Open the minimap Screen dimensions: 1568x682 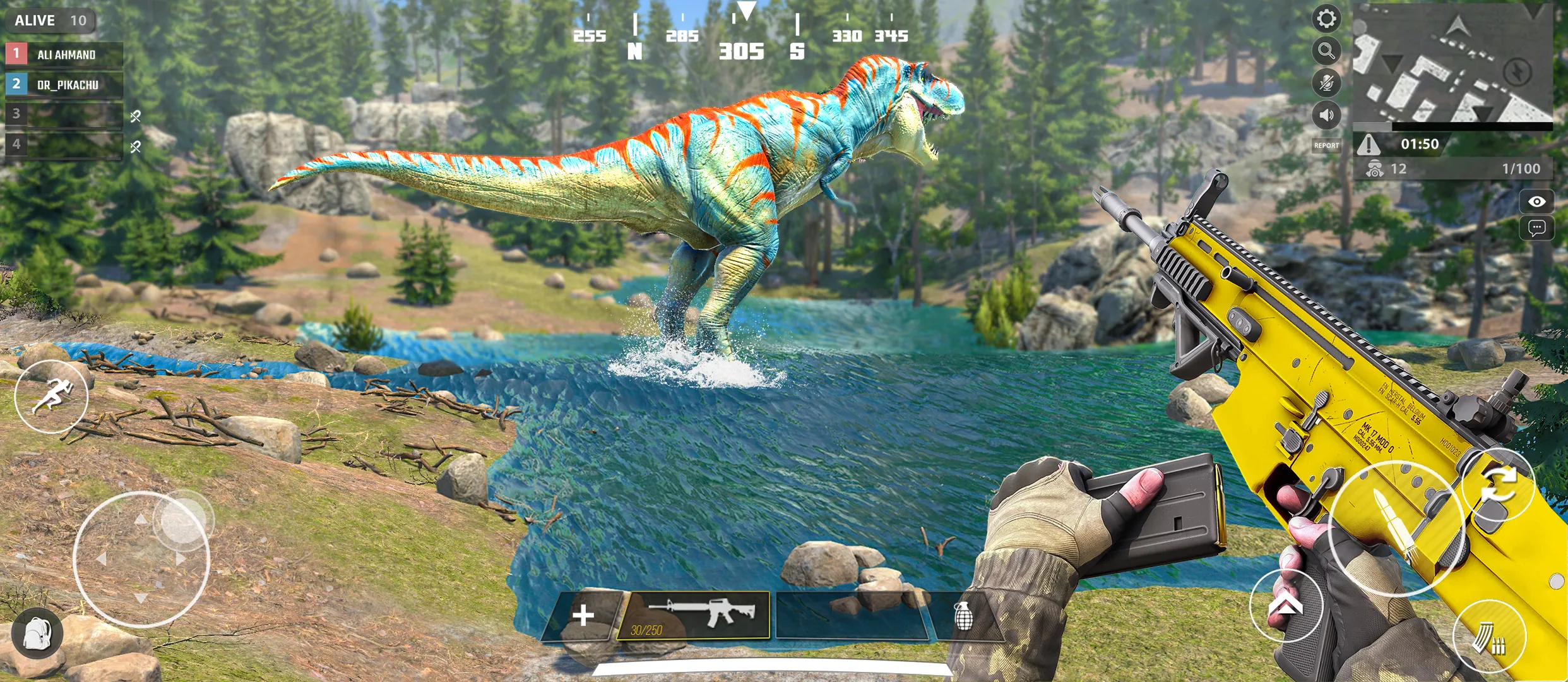tap(1452, 63)
